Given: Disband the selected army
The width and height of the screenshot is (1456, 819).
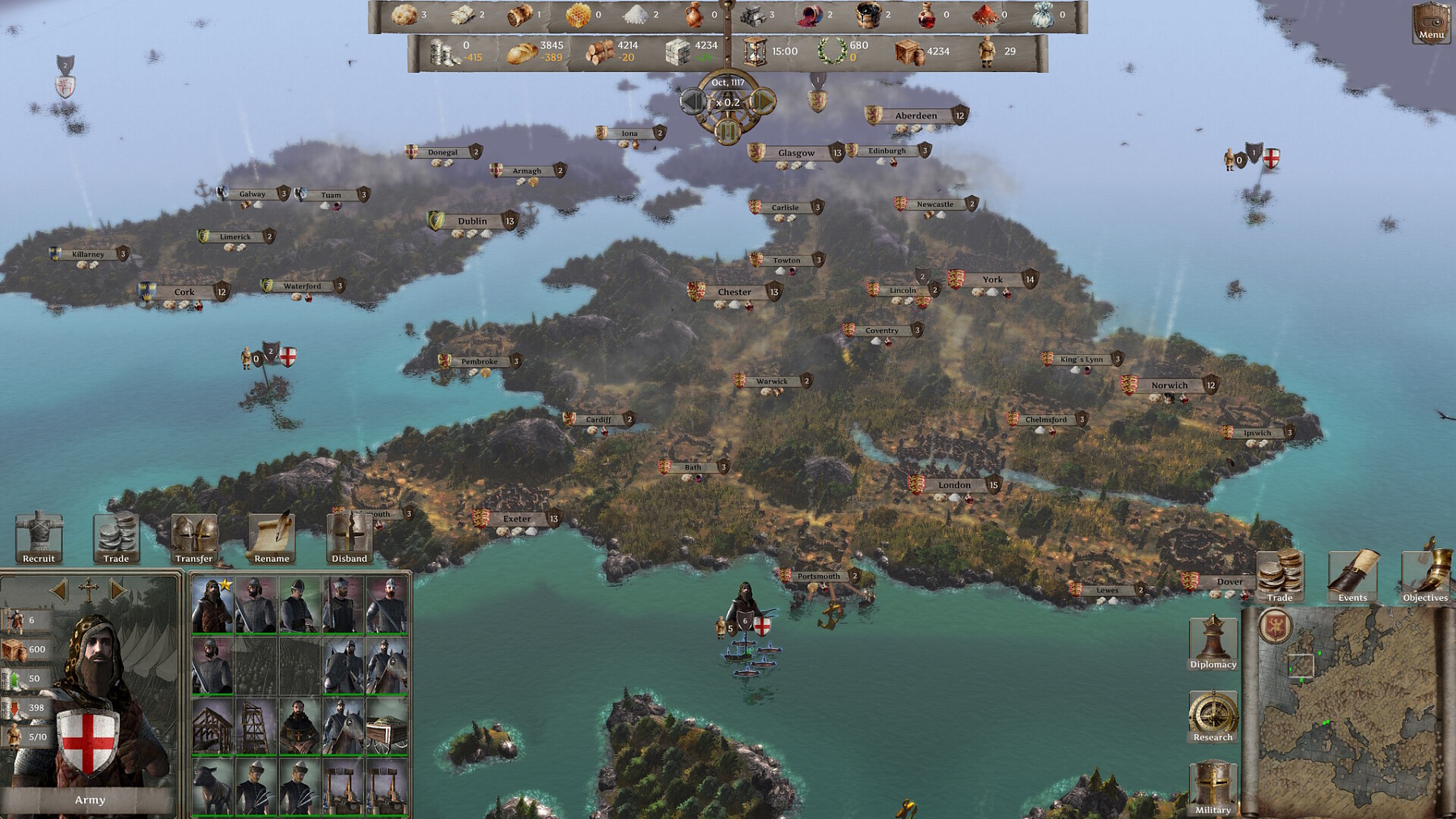Looking at the screenshot, I should pos(349,538).
